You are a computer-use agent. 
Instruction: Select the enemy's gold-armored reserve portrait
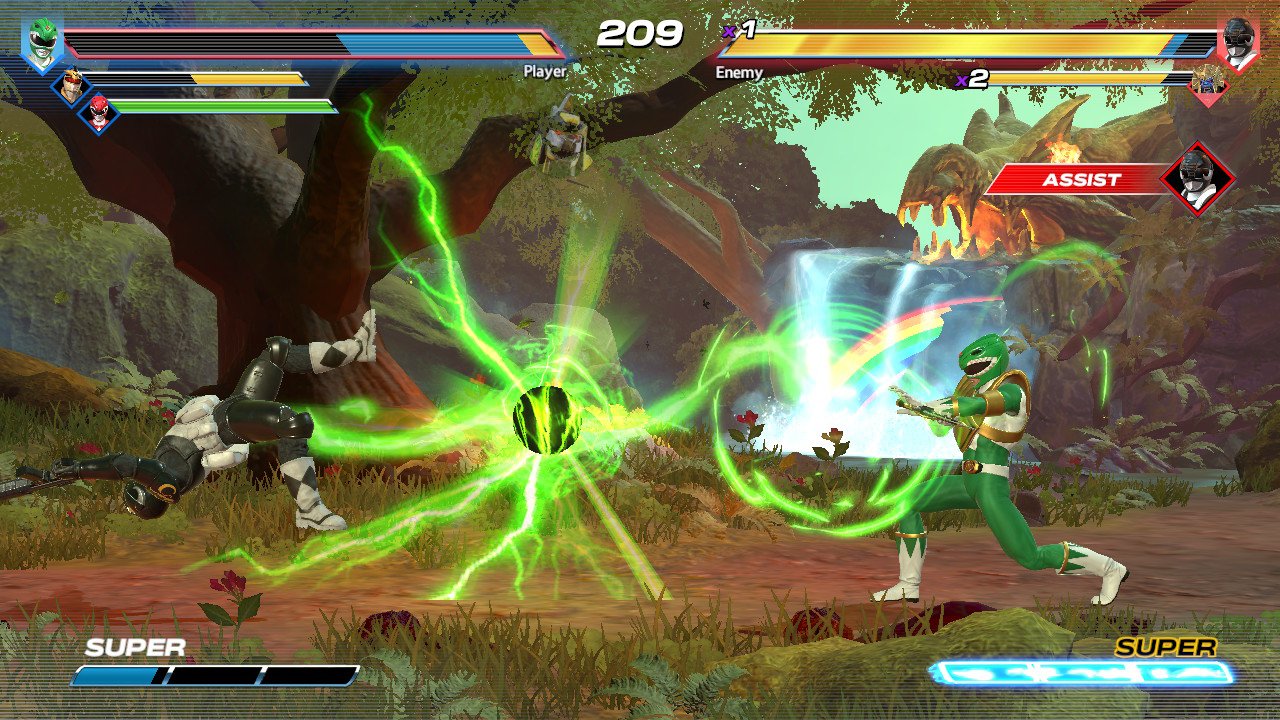(1209, 86)
